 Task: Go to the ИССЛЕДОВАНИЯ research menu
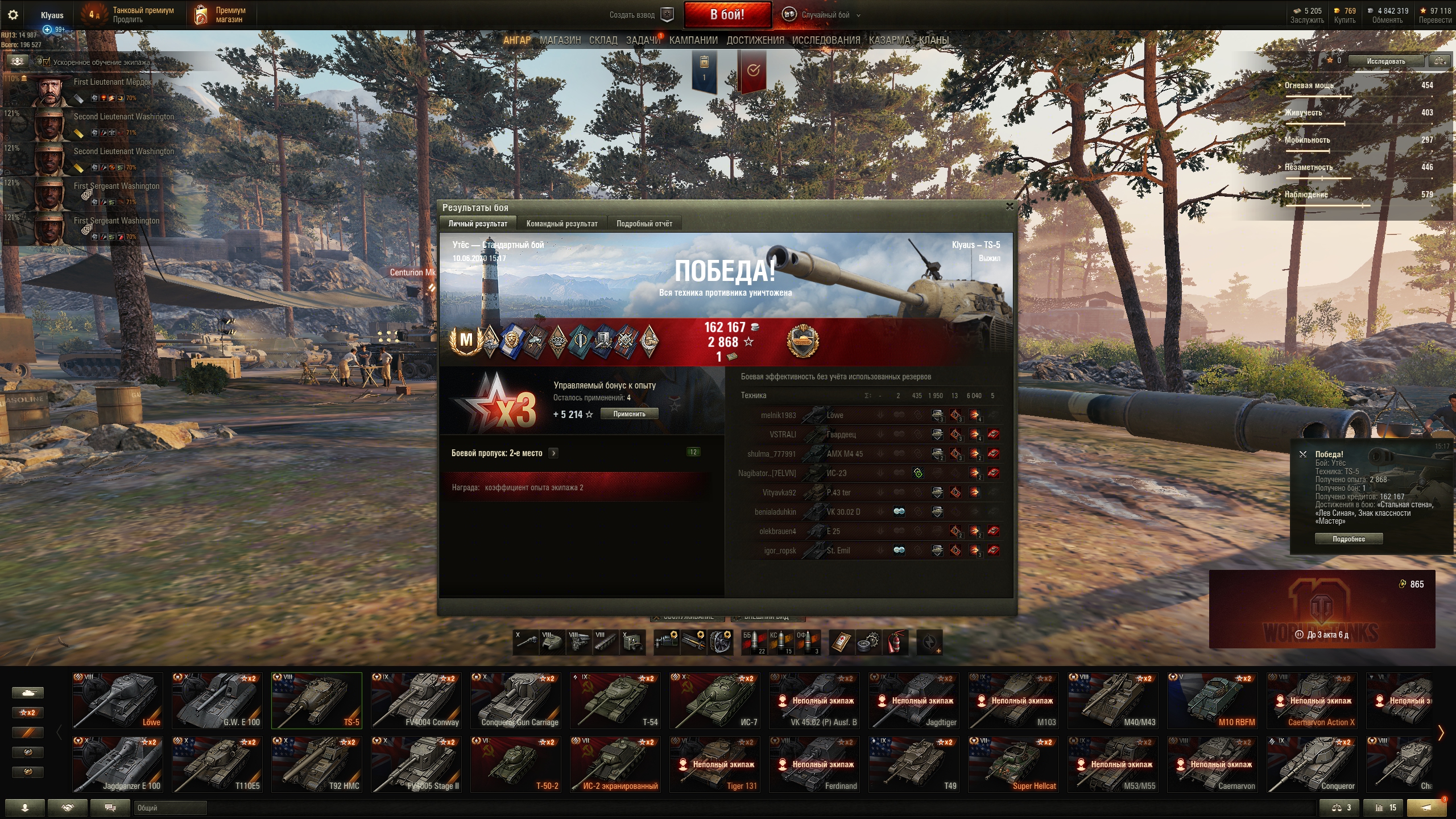pyautogui.click(x=826, y=40)
